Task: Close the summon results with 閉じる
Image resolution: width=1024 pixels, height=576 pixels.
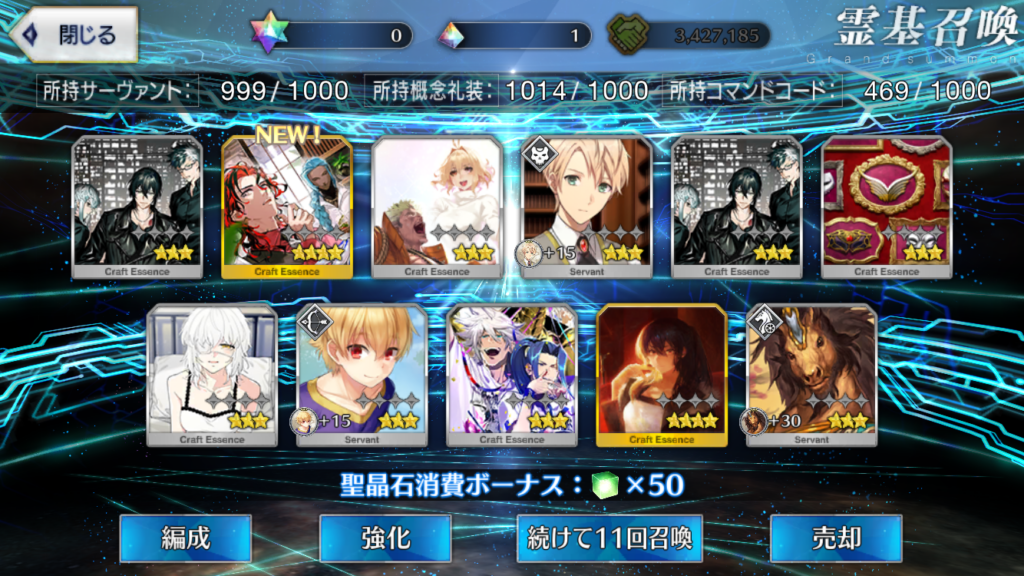Action: tap(71, 34)
